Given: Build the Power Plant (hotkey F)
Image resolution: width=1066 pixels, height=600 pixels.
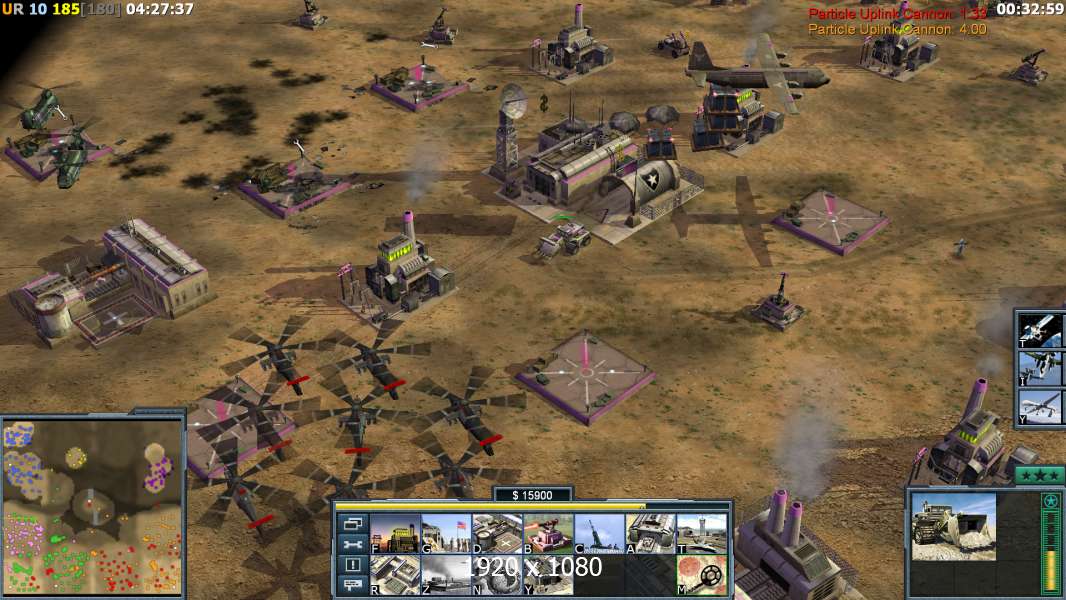Looking at the screenshot, I should click(395, 533).
